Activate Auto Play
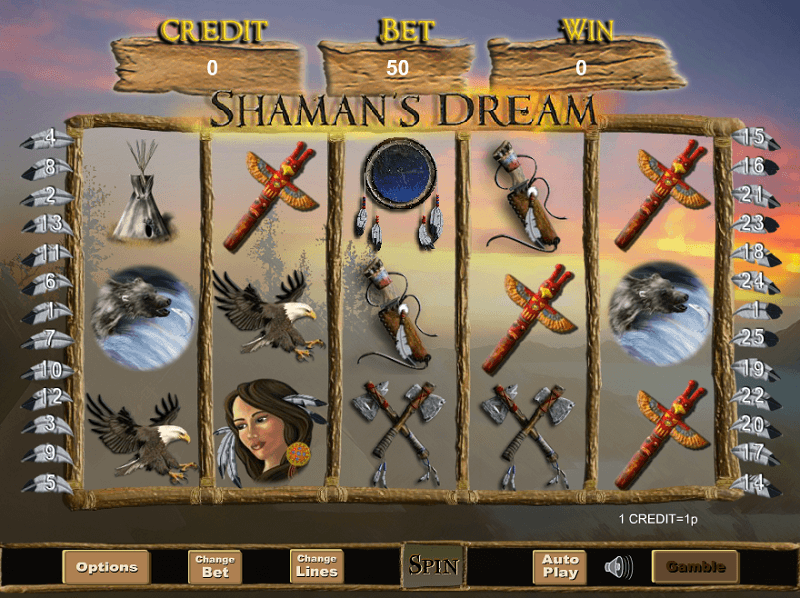The image size is (800, 598). pyautogui.click(x=560, y=567)
